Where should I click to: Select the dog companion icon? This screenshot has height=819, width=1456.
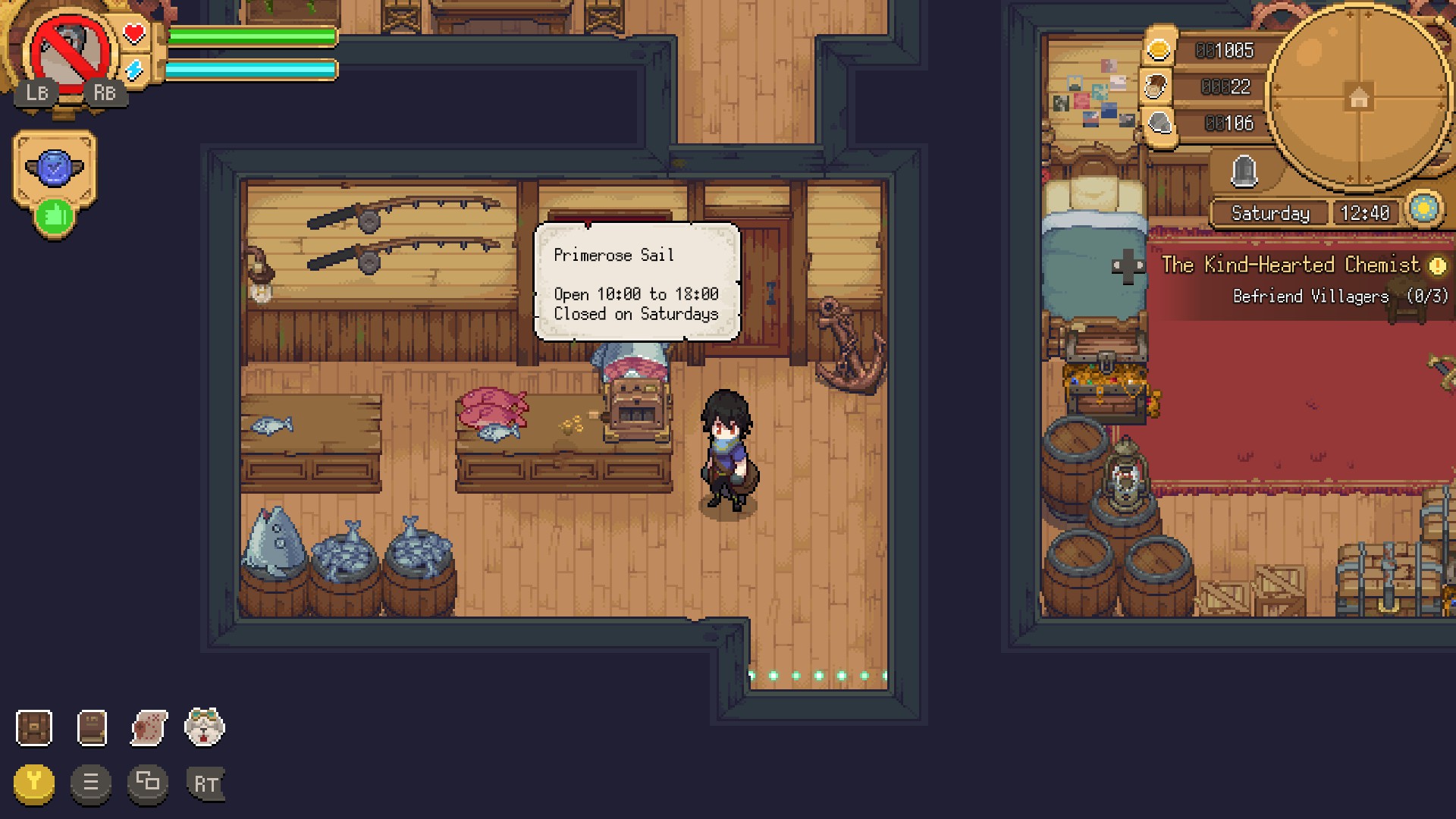pos(205,727)
